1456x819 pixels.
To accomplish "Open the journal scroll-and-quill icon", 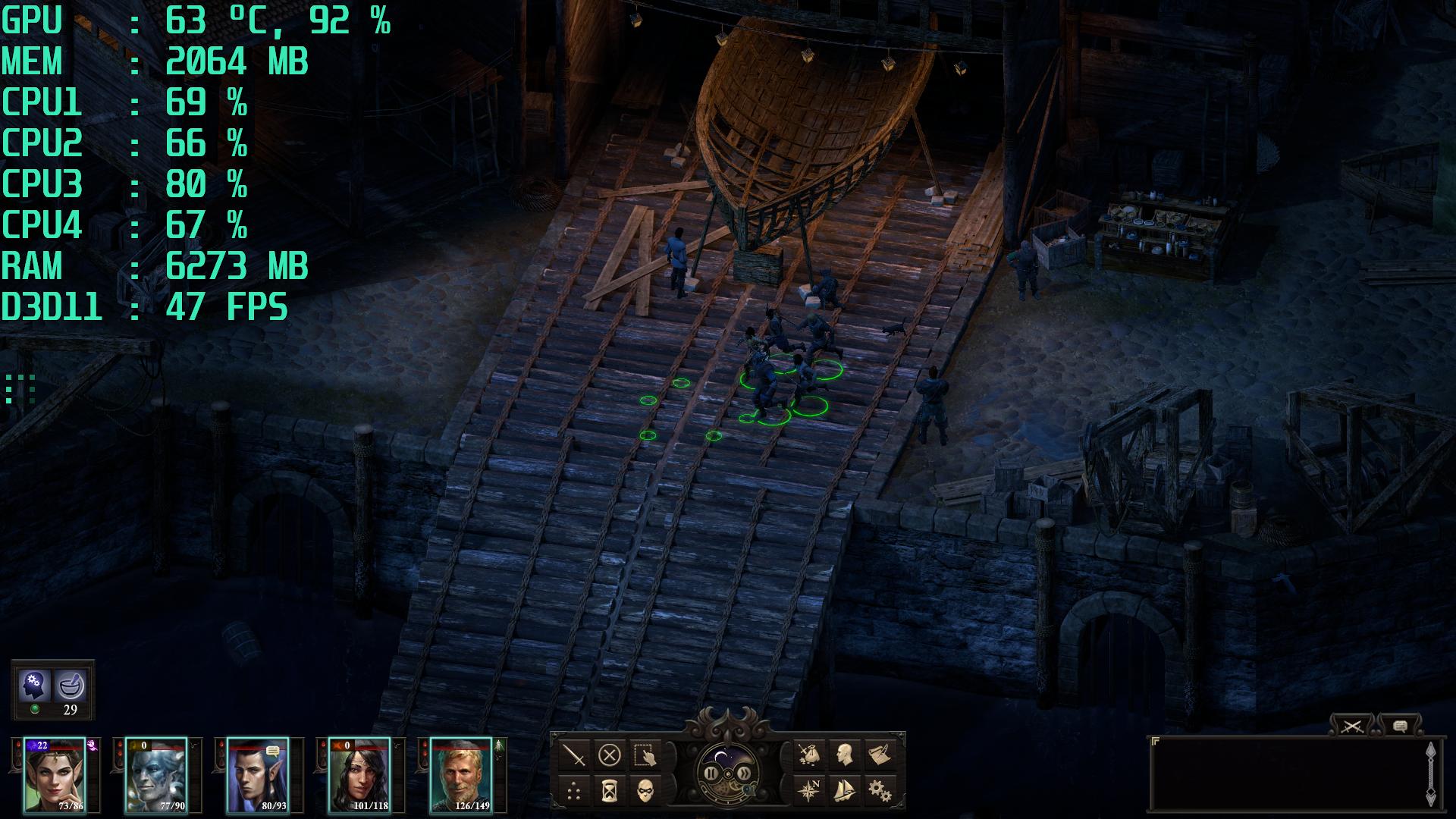I will 880,755.
